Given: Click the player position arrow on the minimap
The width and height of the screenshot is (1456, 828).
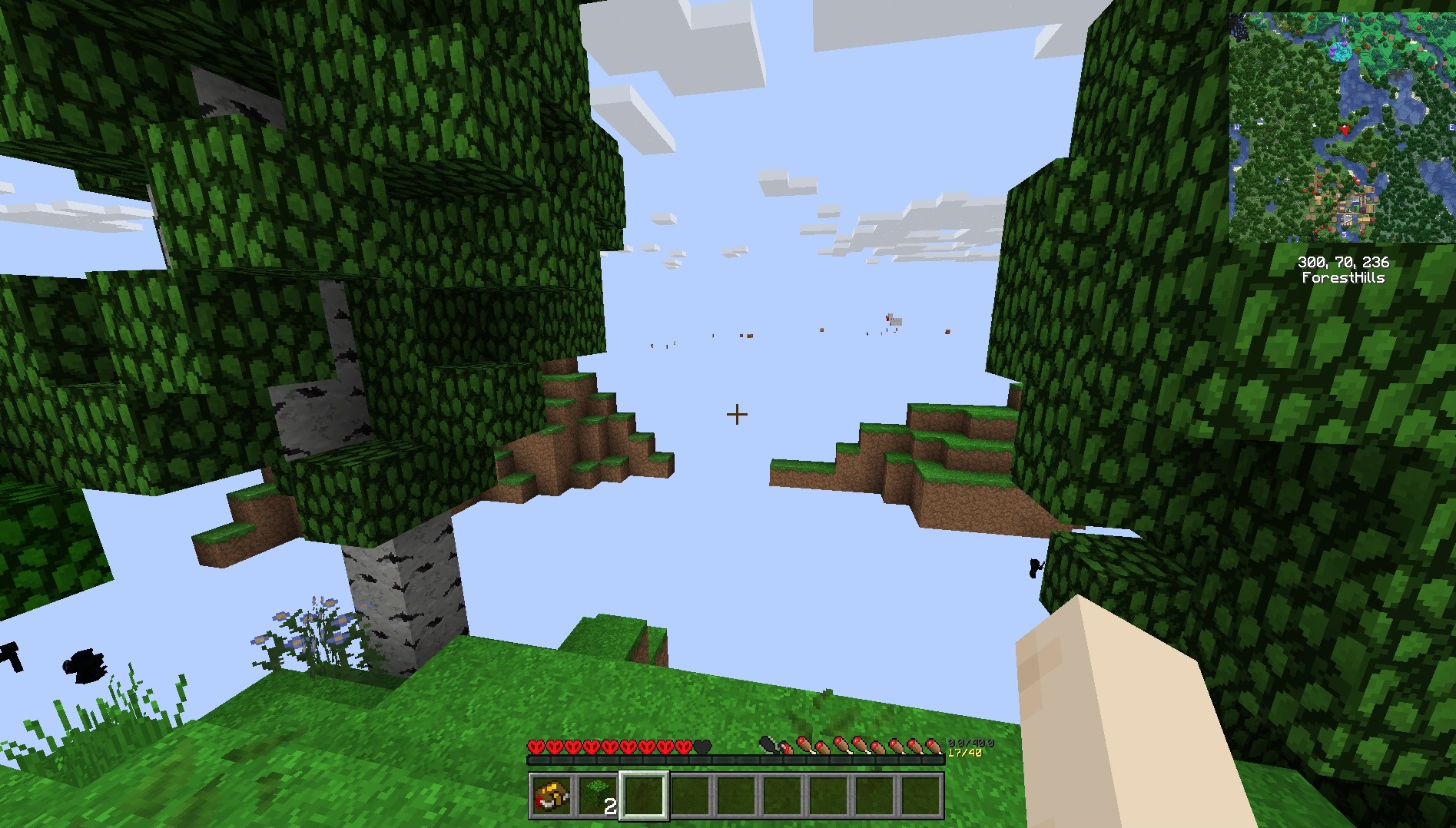Looking at the screenshot, I should click(1345, 130).
